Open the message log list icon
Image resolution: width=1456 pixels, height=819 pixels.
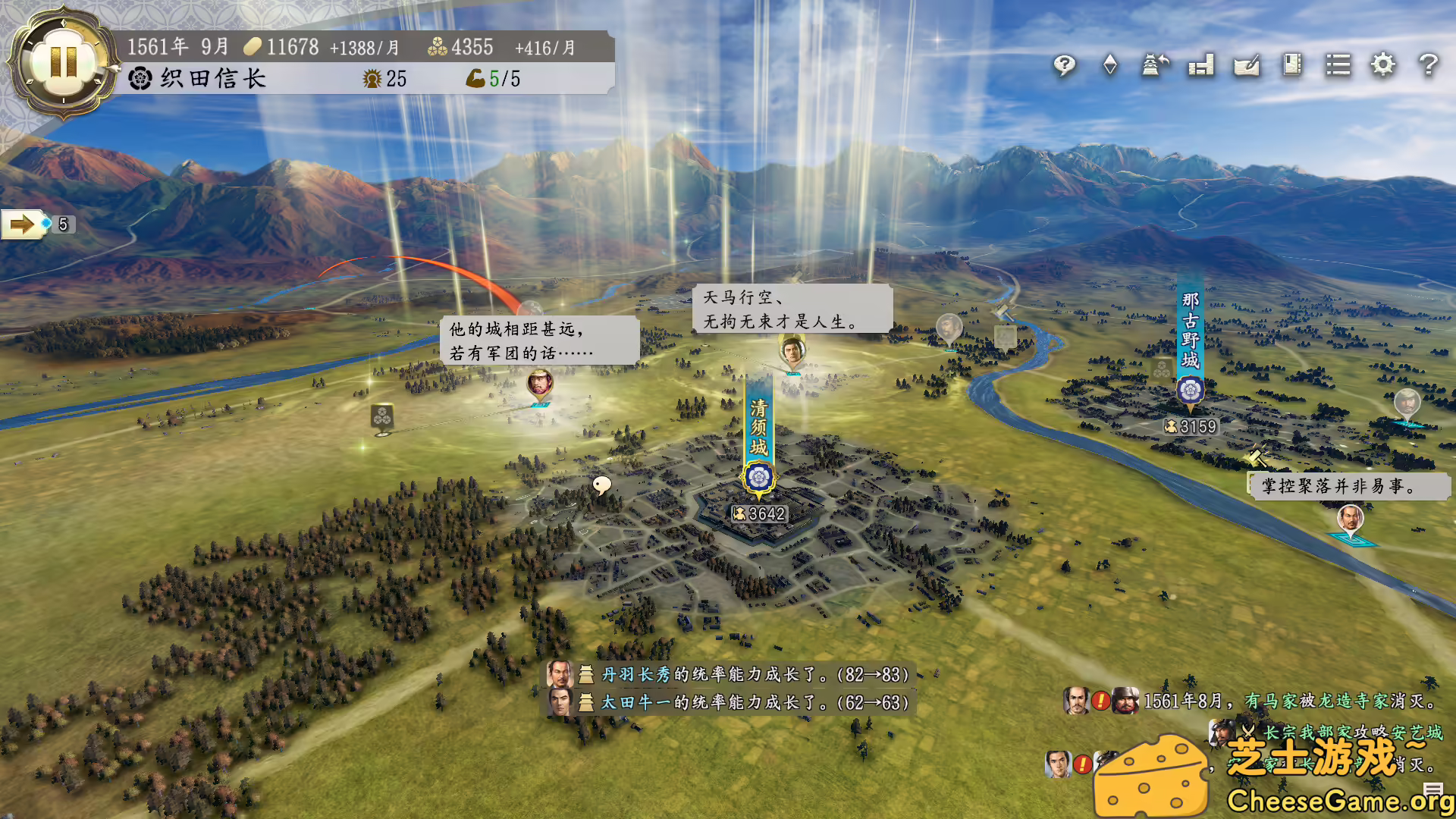pos(1338,67)
